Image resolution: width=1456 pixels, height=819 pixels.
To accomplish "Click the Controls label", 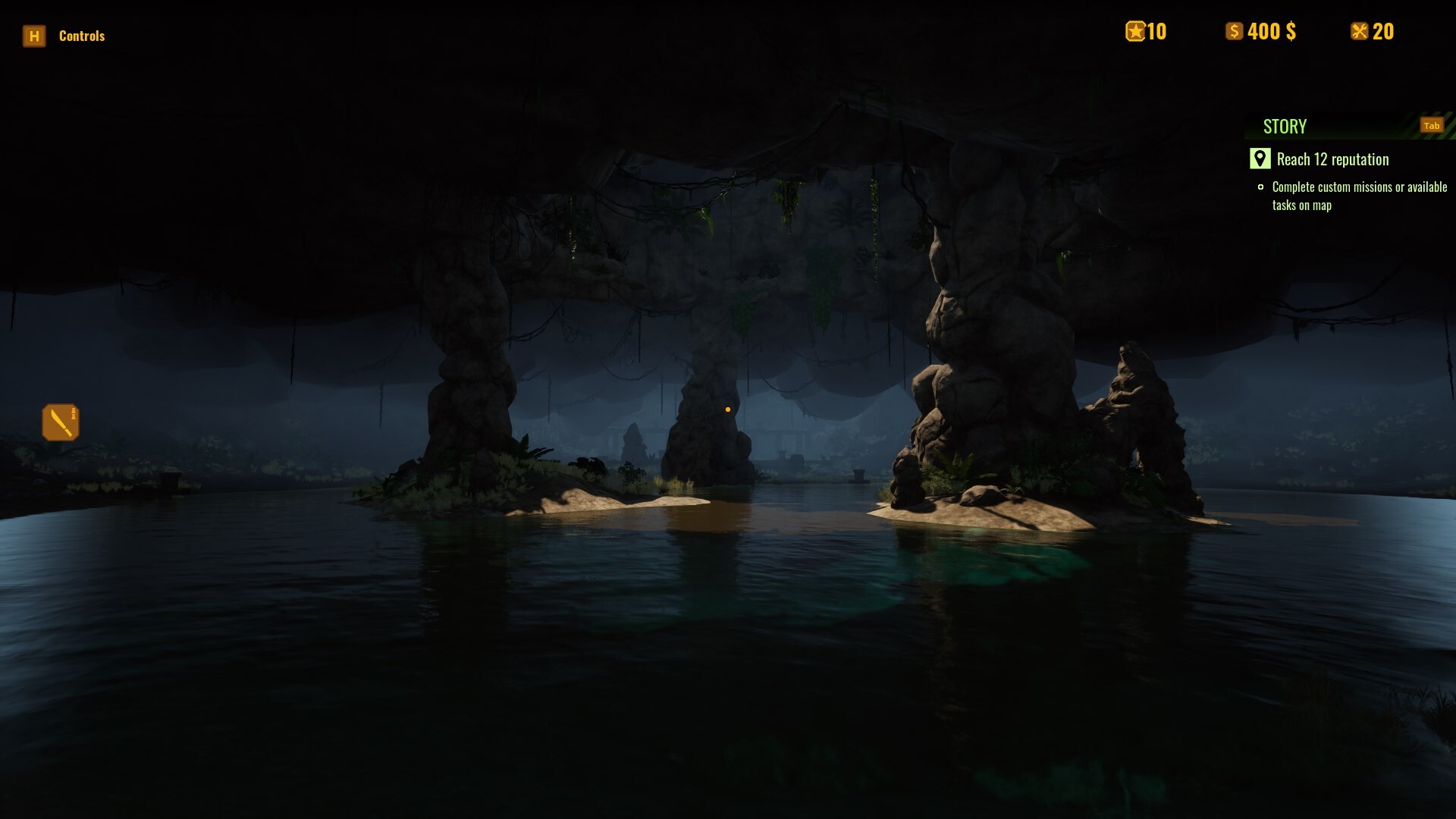I will point(82,36).
